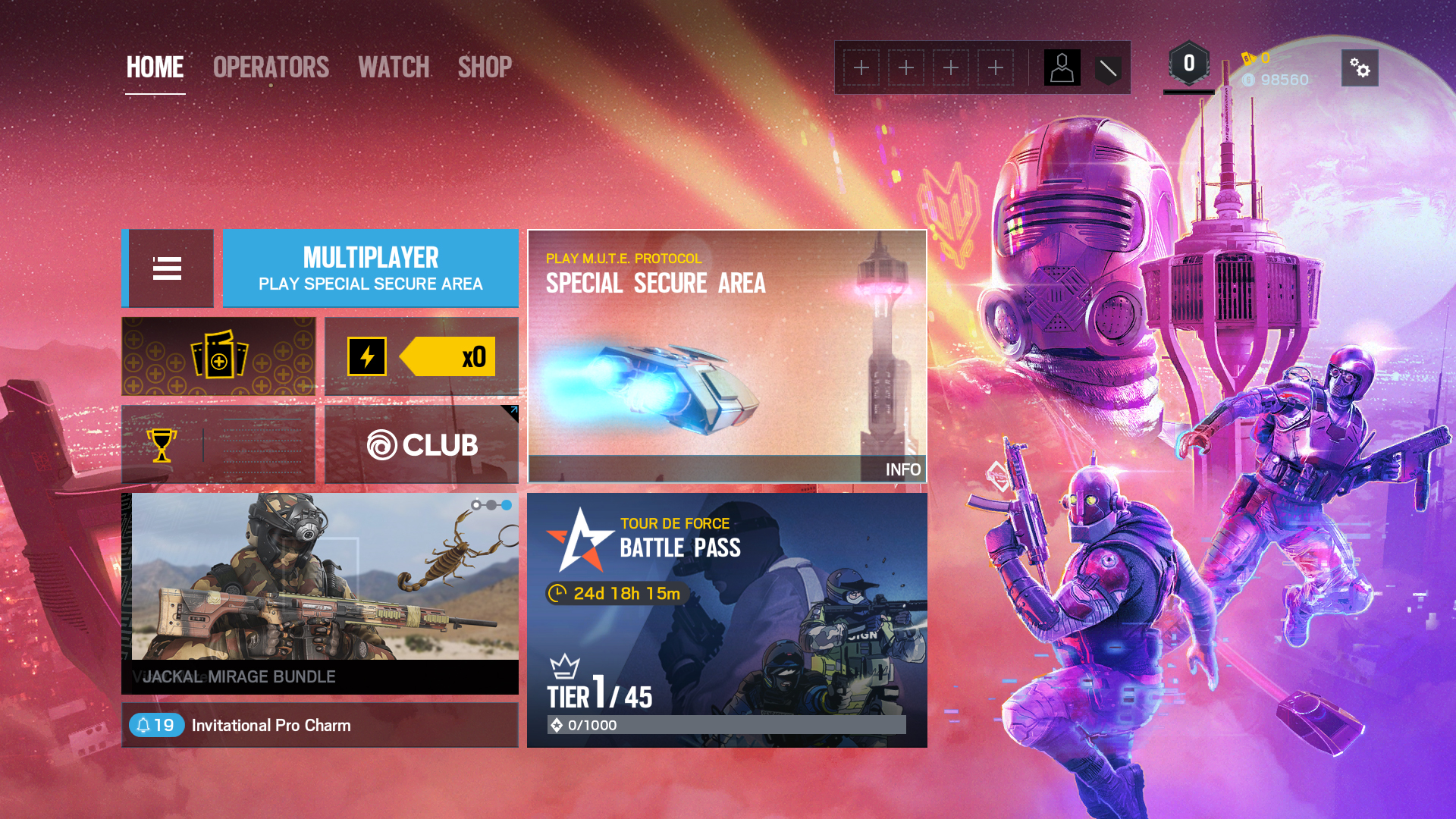Switch to the Operators tab
Screen dimensions: 1456x819
[271, 67]
